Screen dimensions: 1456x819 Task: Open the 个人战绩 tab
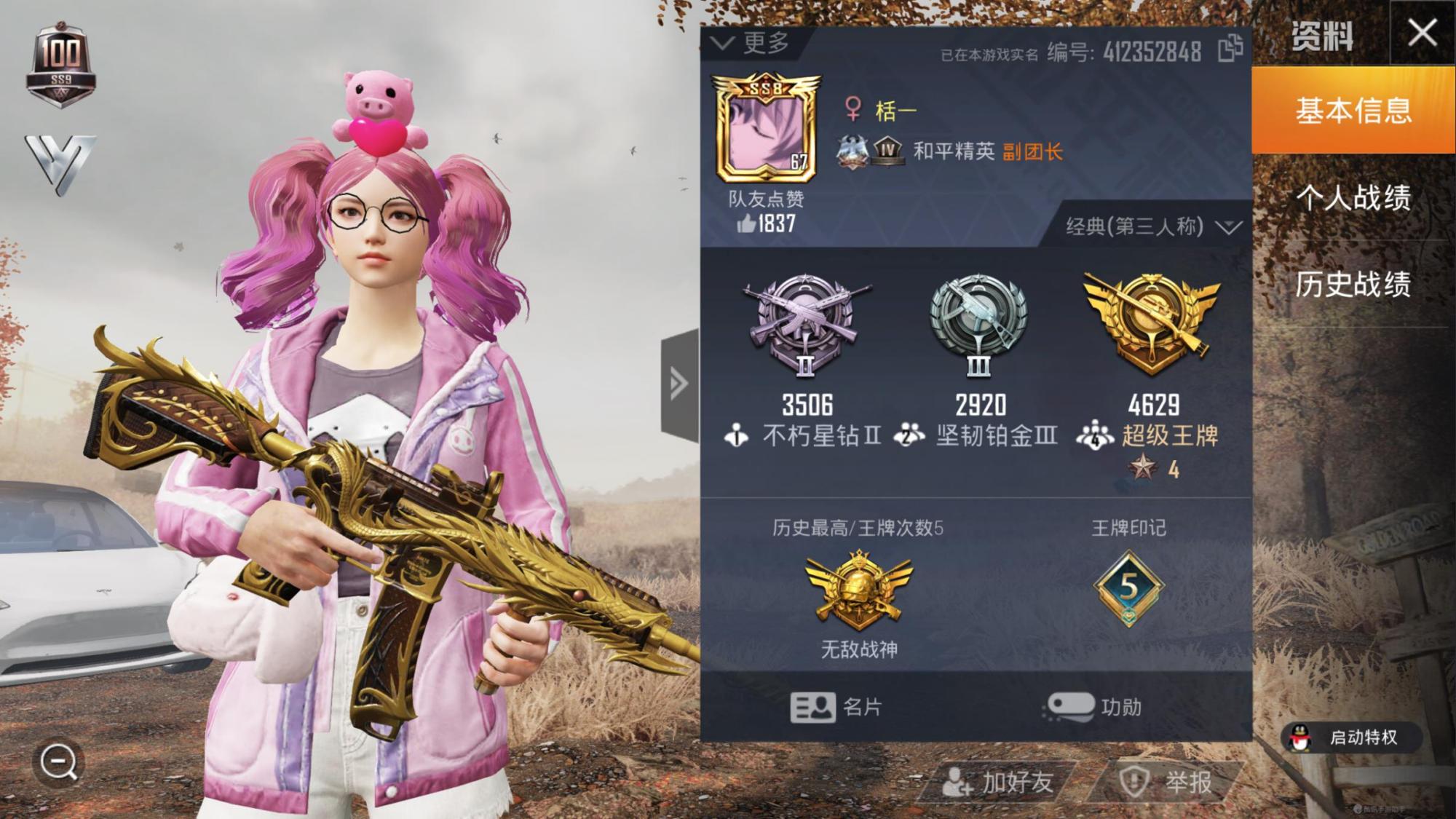1353,197
